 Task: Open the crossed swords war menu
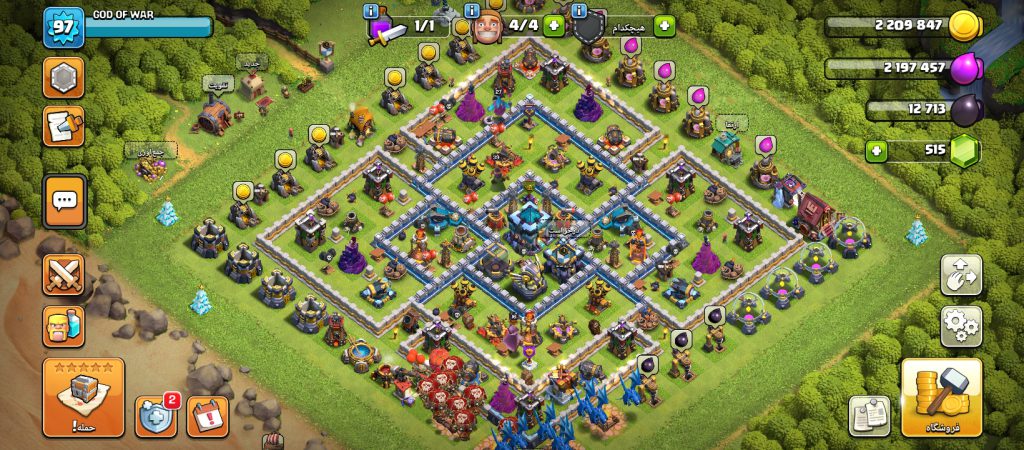(x=63, y=274)
